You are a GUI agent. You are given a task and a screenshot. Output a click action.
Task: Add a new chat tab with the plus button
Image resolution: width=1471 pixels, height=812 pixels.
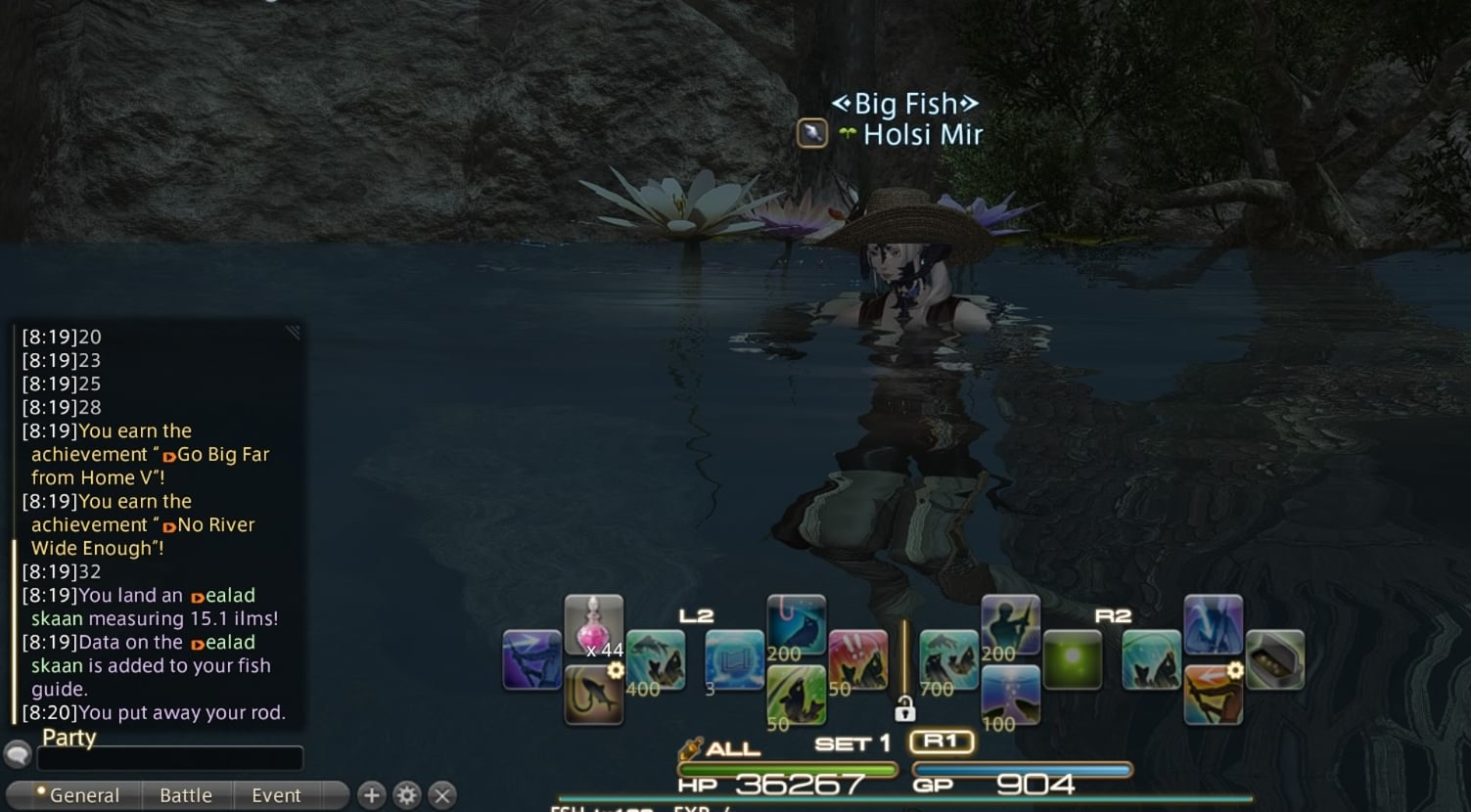coord(371,795)
